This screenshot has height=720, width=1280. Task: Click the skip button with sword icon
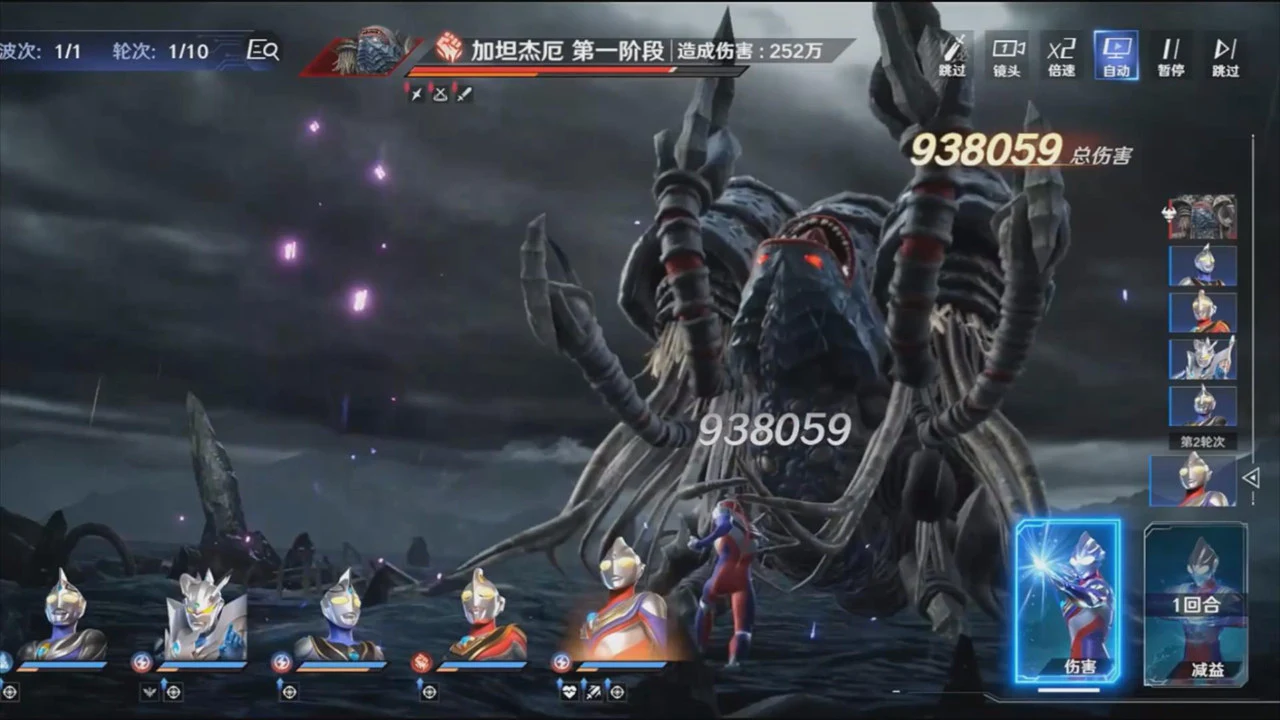953,55
